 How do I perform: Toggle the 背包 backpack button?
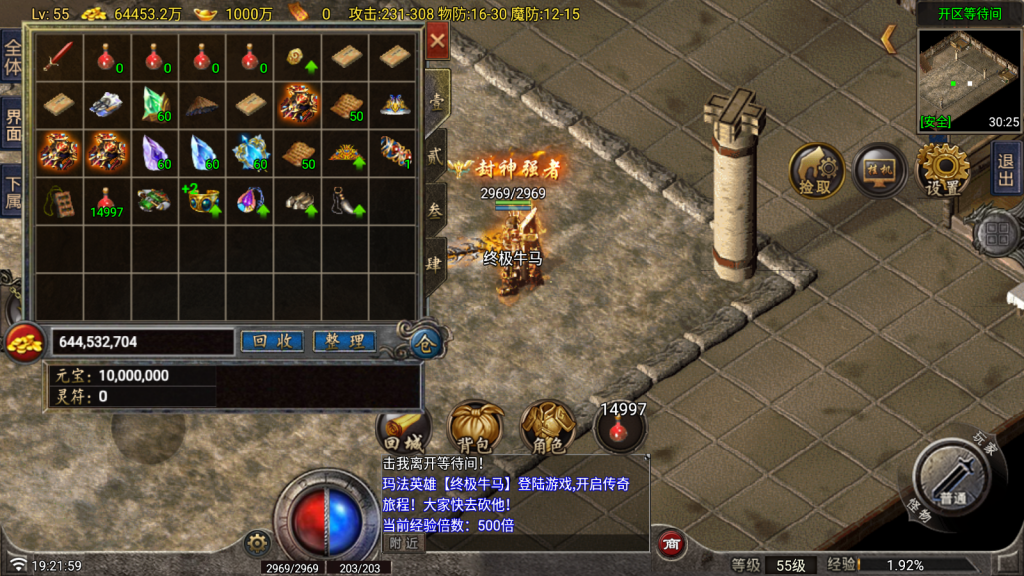pos(475,428)
